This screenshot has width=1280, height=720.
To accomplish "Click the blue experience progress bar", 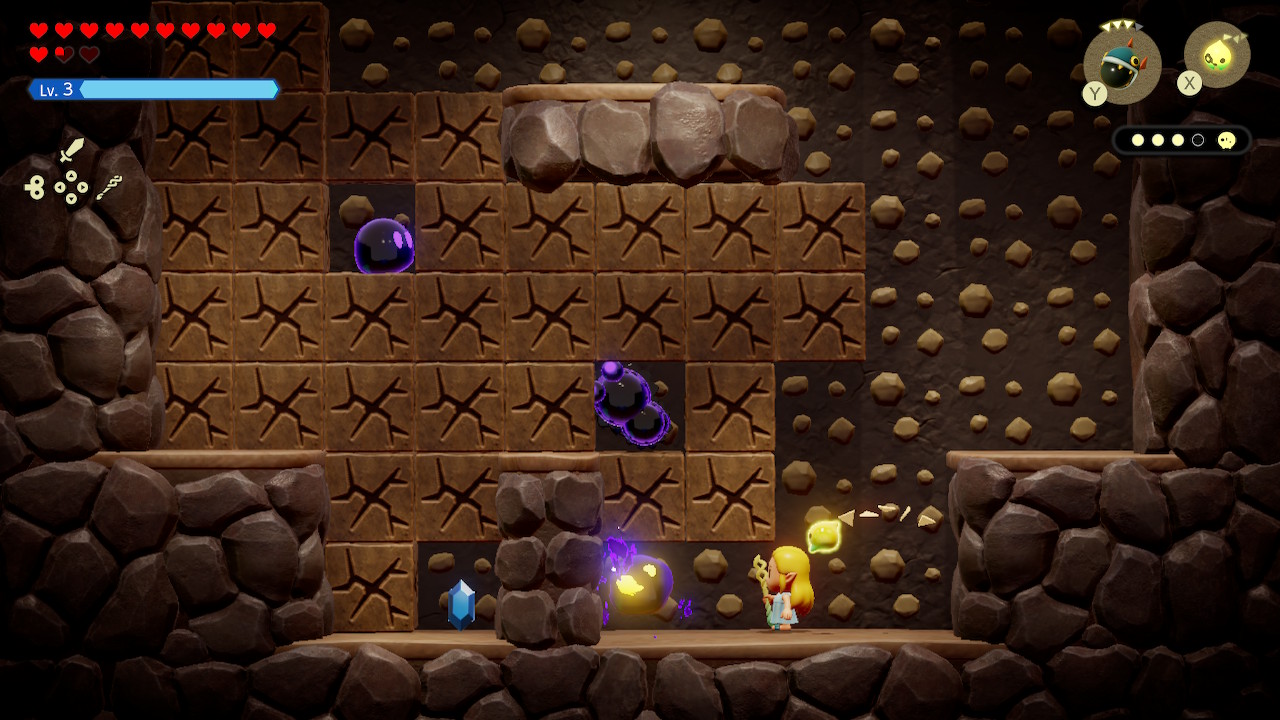I will click(175, 89).
